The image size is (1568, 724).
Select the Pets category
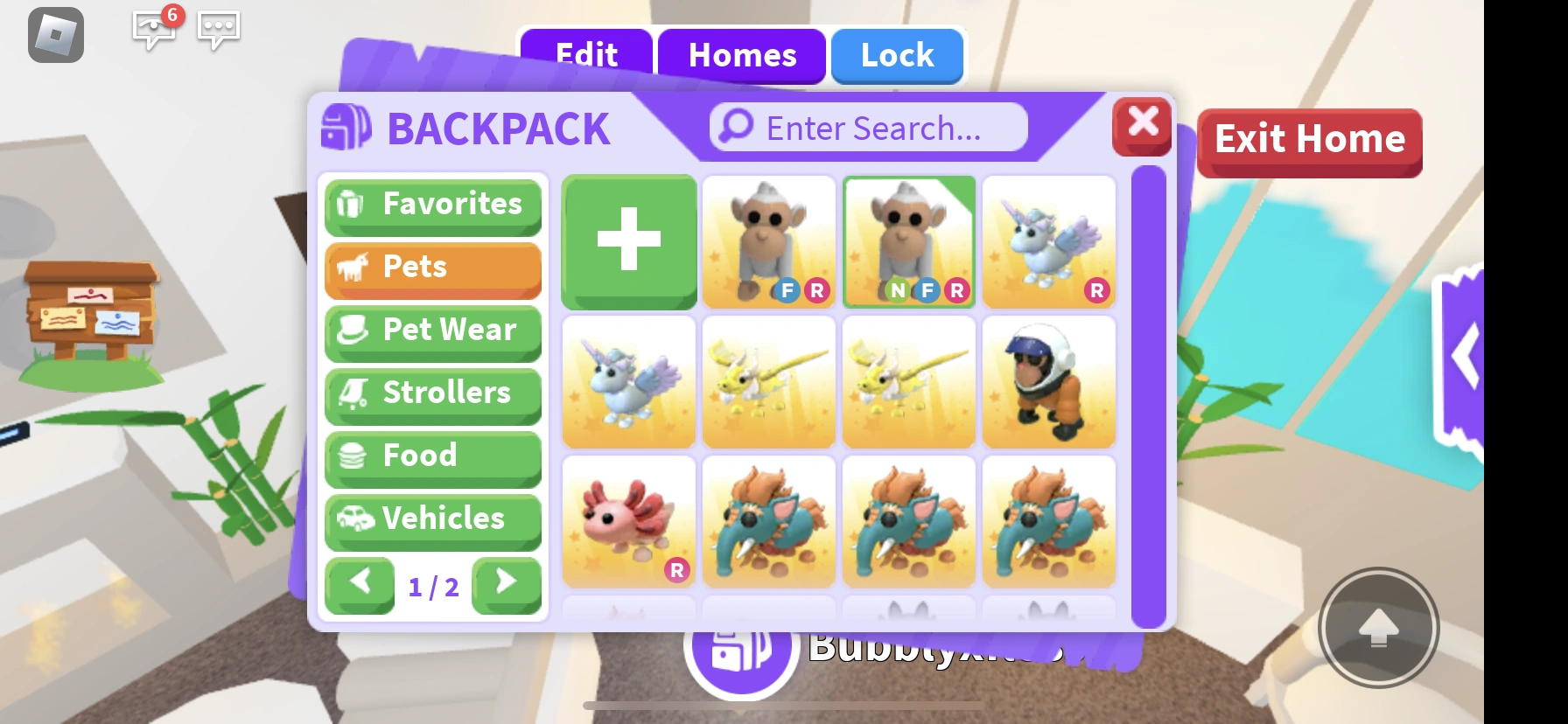tap(432, 268)
